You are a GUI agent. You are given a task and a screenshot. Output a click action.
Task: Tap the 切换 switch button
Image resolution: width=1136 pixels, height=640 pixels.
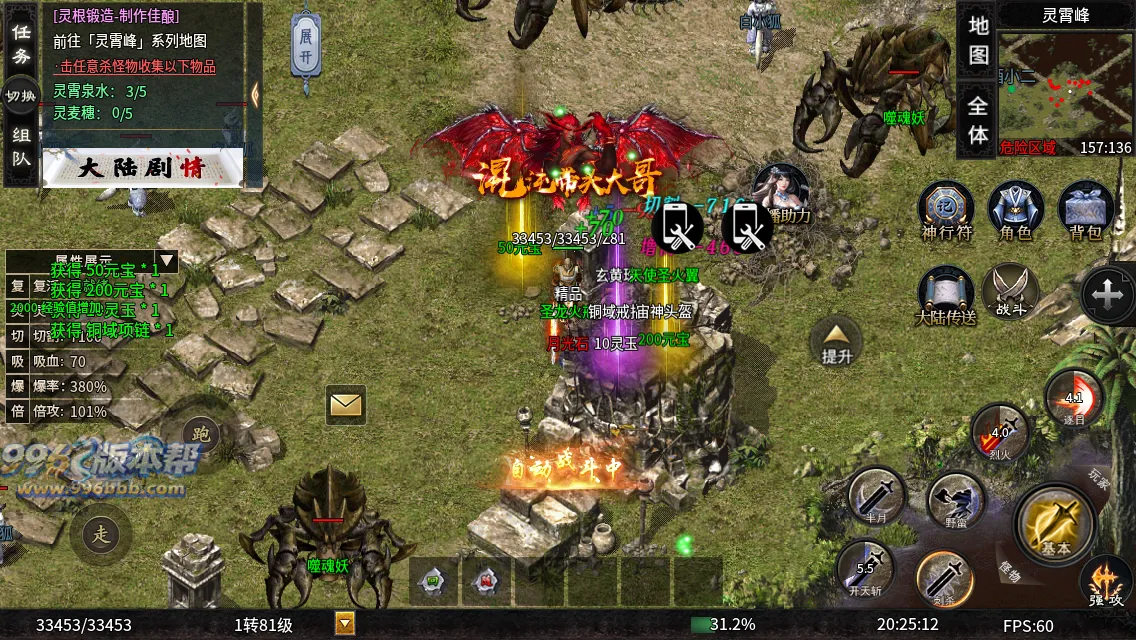(21, 96)
